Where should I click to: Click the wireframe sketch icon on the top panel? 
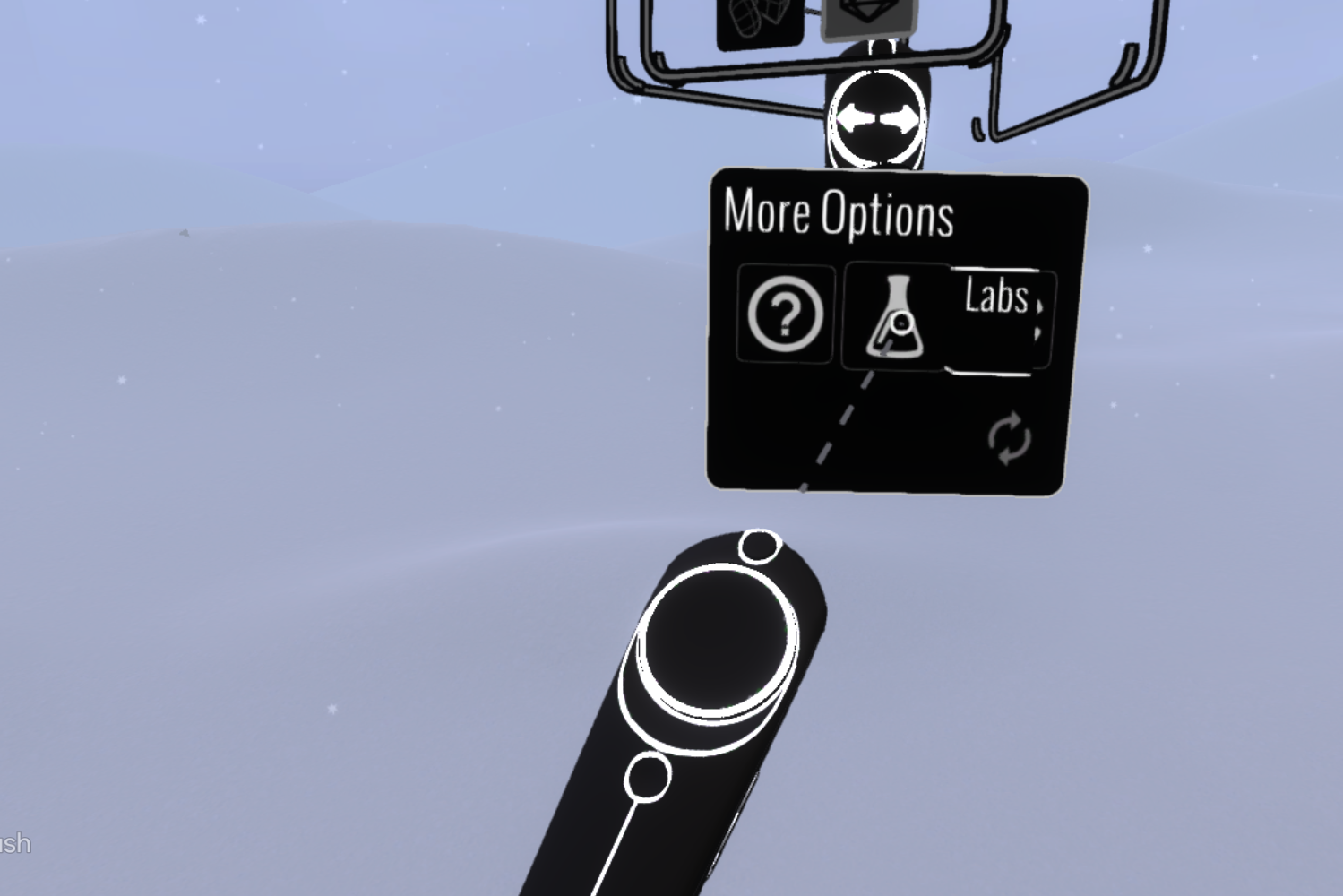(x=758, y=13)
